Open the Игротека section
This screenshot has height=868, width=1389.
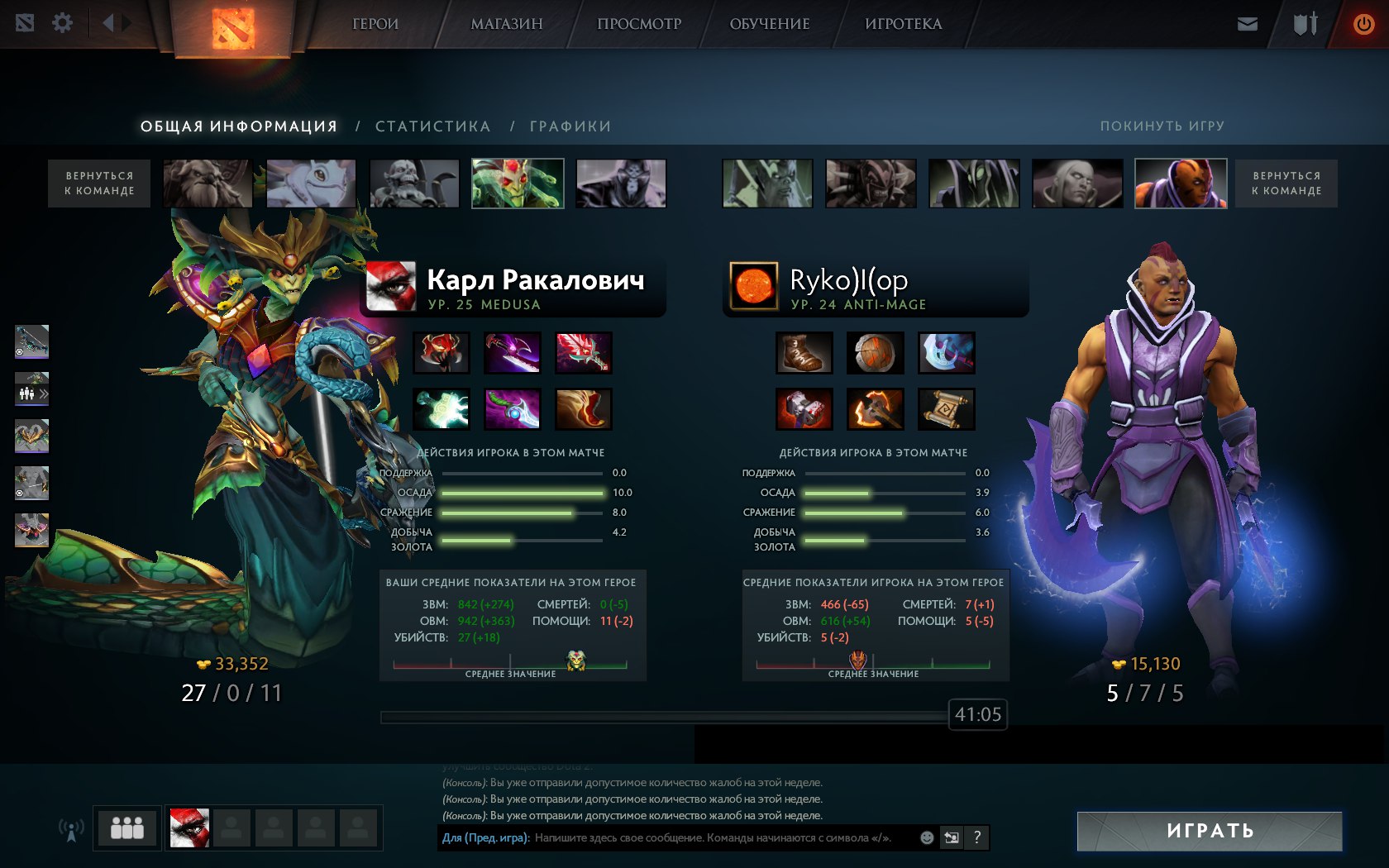coord(903,24)
